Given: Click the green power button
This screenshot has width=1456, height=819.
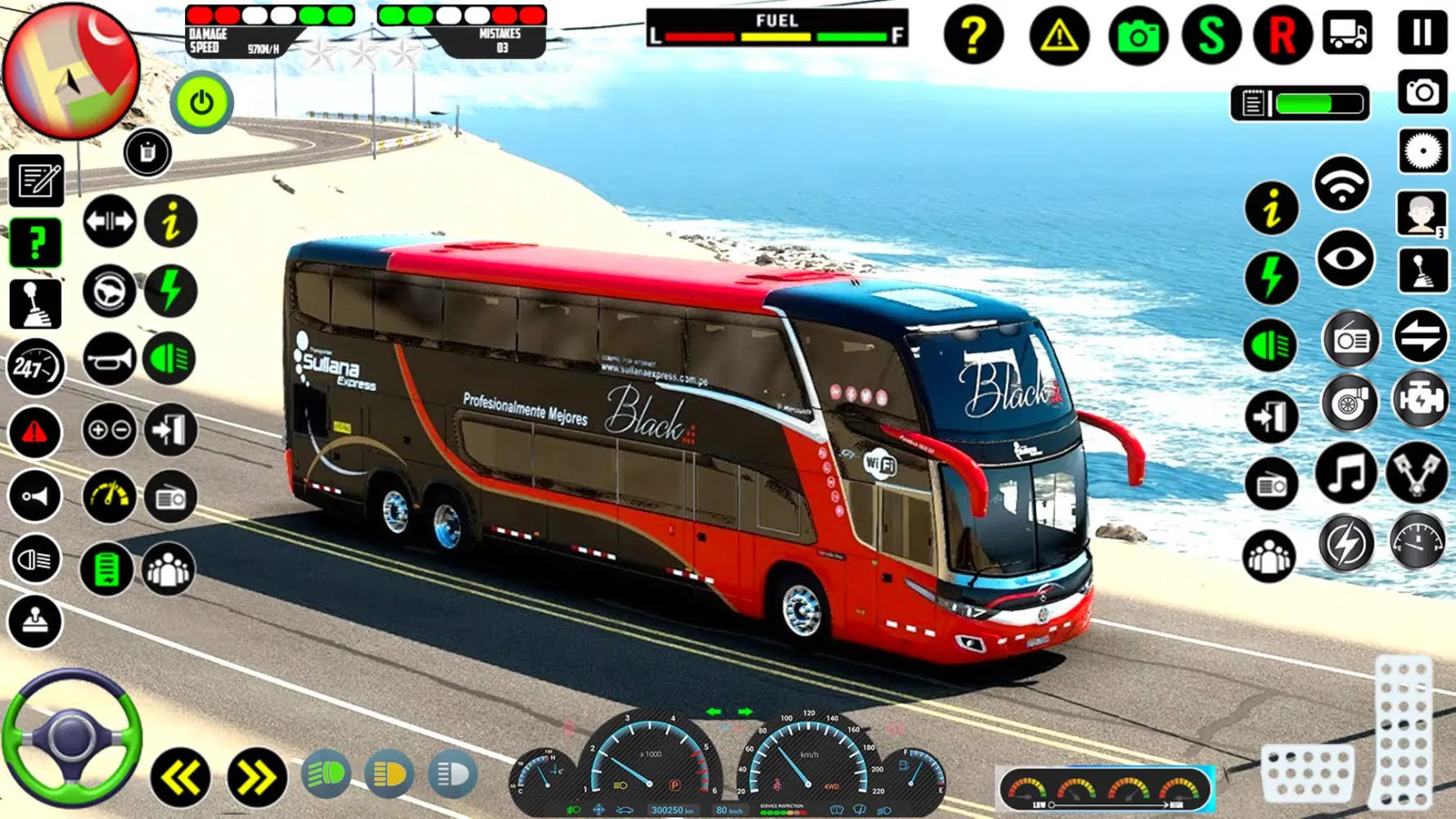Looking at the screenshot, I should pyautogui.click(x=201, y=103).
